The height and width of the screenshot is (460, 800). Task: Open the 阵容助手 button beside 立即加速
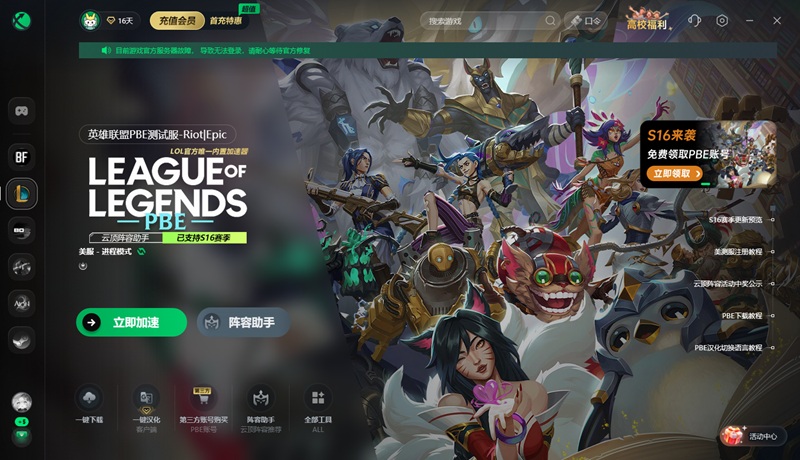click(244, 322)
